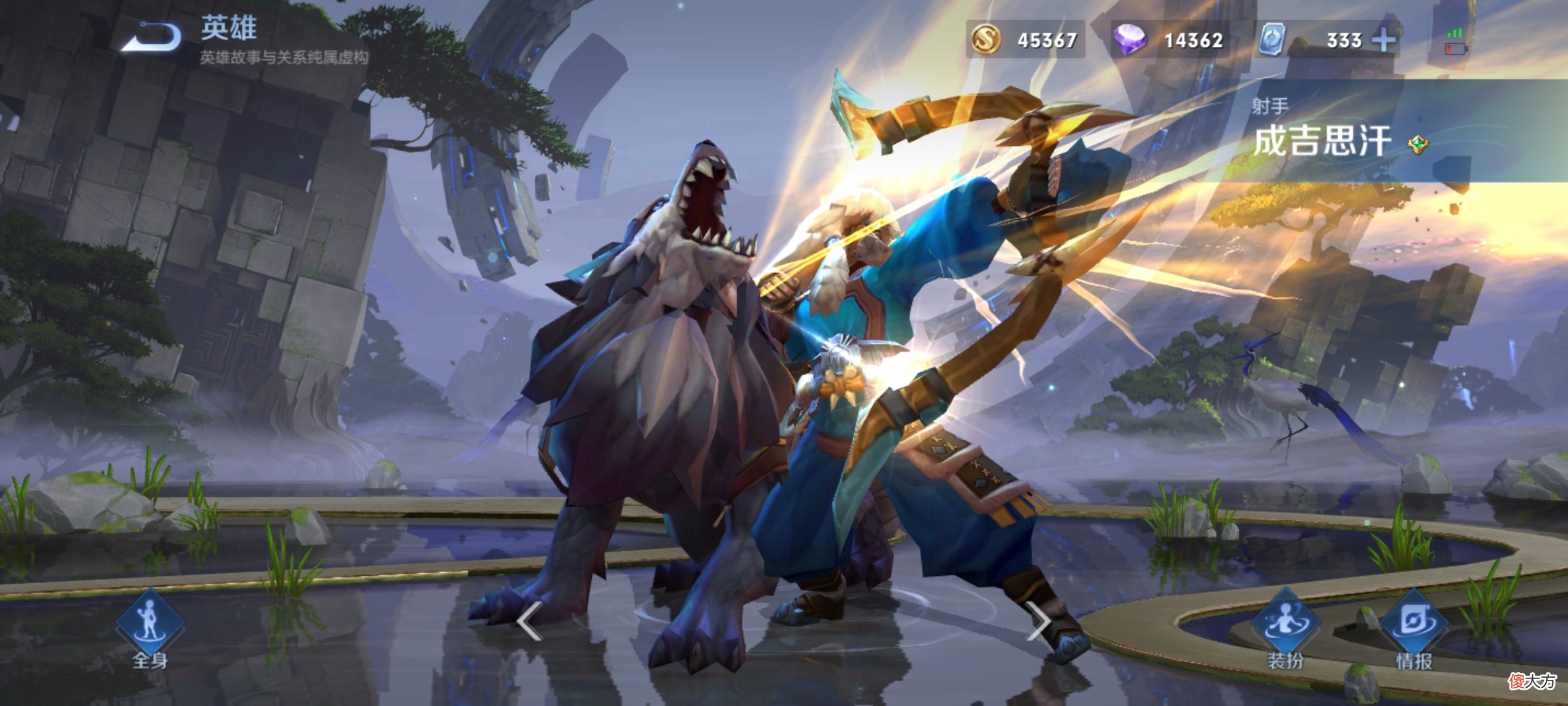1568x706 pixels.
Task: Show the previous hero with left arrow
Action: tap(529, 621)
